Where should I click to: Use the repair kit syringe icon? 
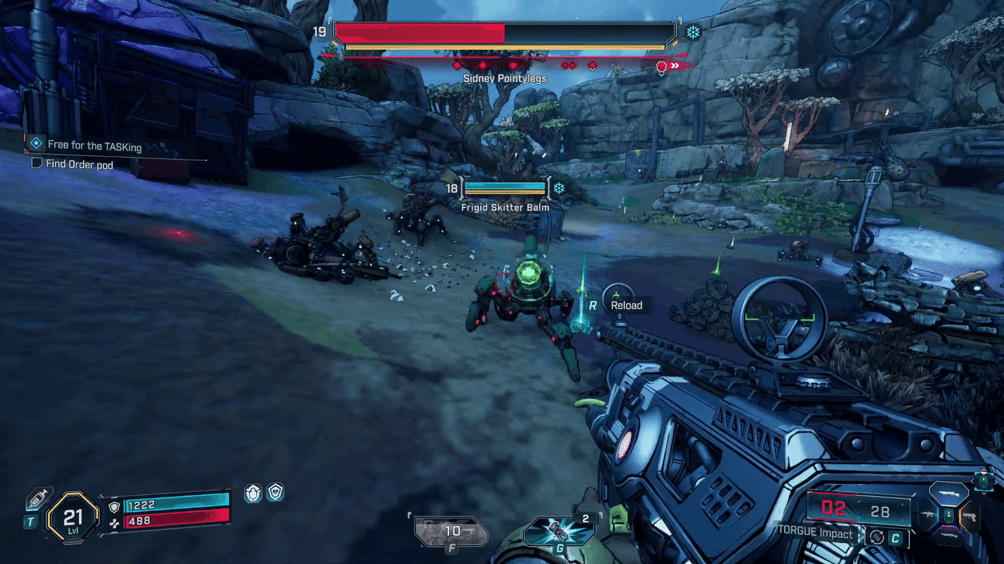38,497
